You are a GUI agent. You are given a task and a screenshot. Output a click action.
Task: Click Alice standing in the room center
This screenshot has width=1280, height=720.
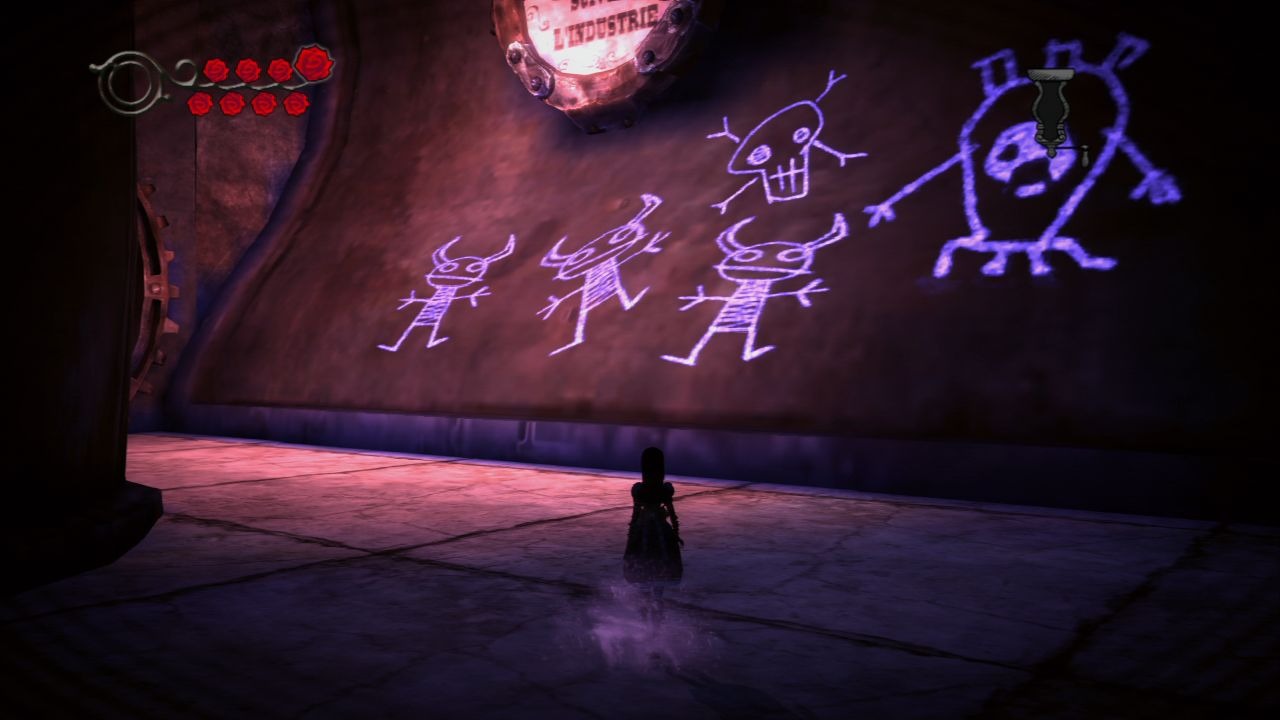(x=650, y=520)
